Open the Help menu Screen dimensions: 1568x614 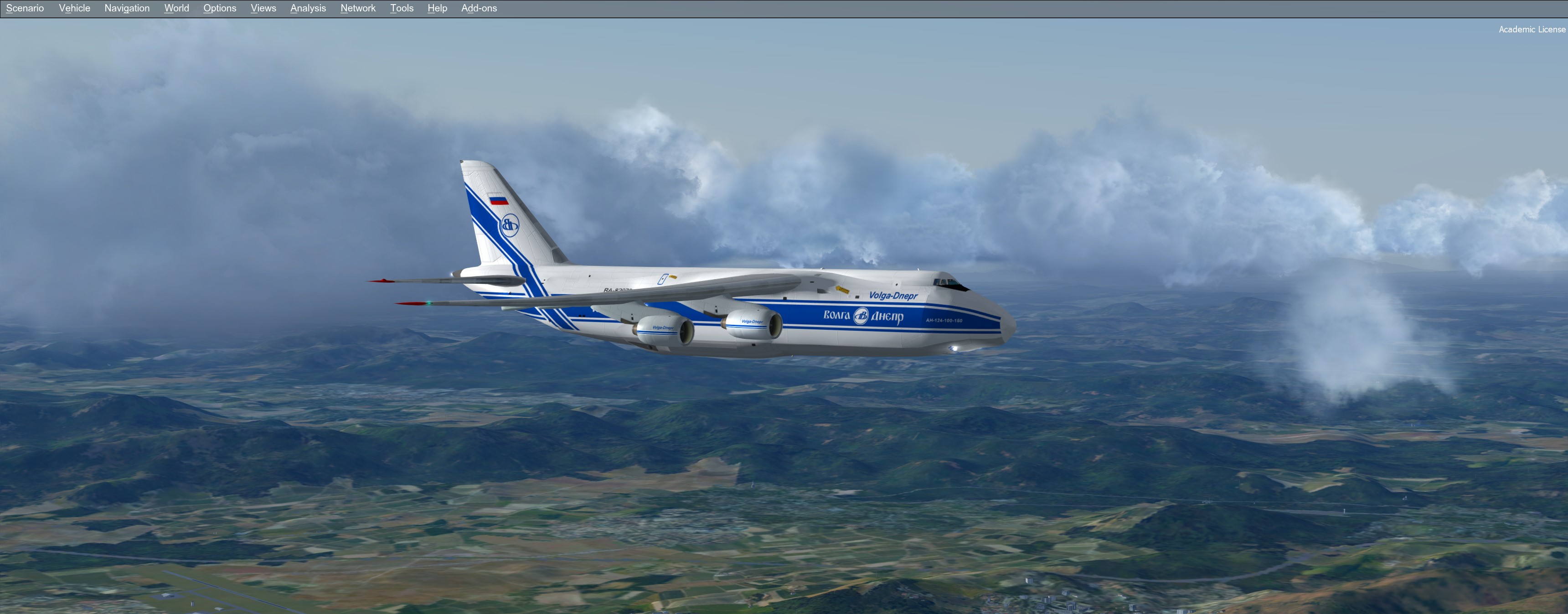pos(437,8)
